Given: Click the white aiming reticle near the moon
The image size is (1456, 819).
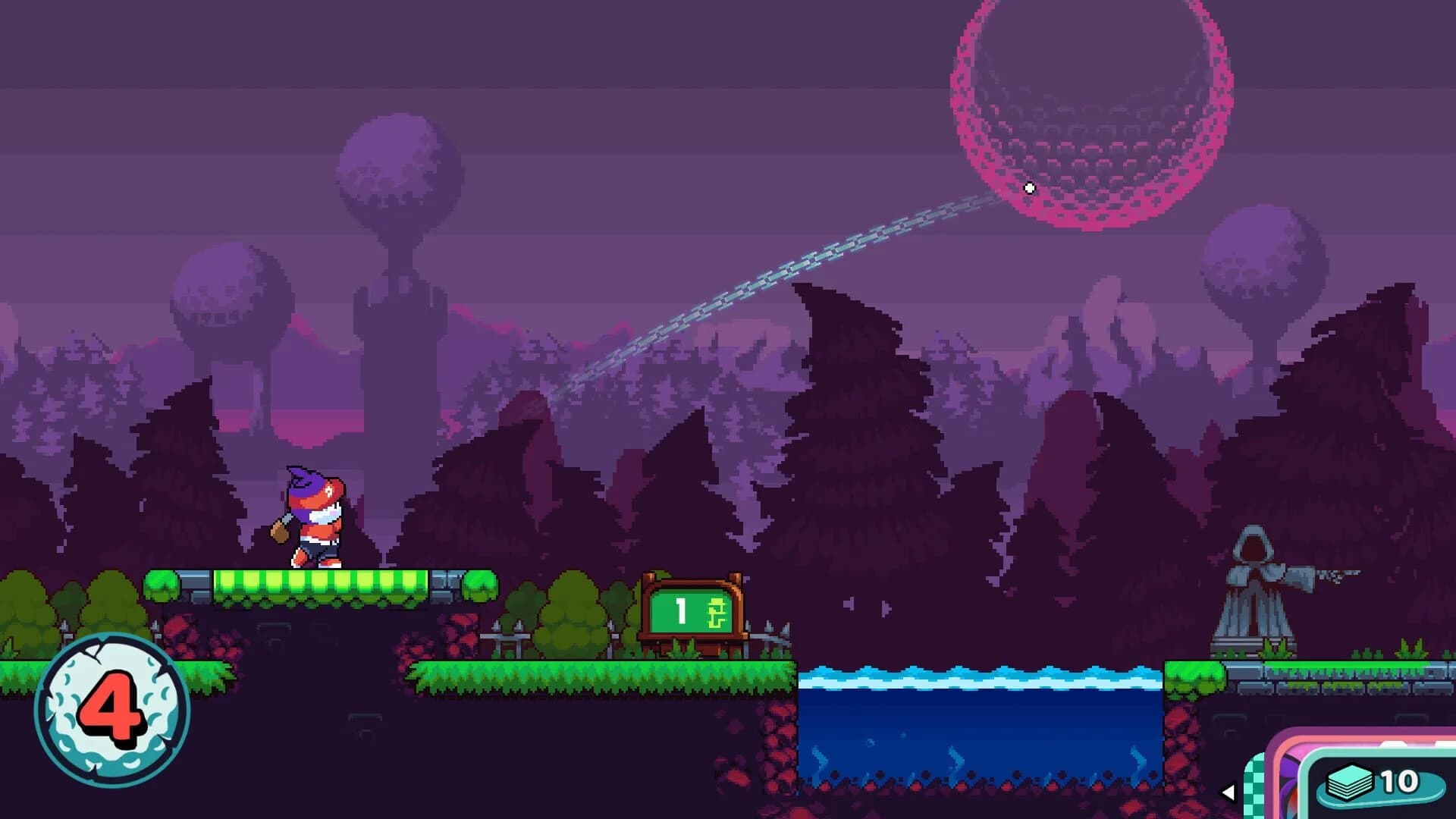Looking at the screenshot, I should pyautogui.click(x=1029, y=187).
